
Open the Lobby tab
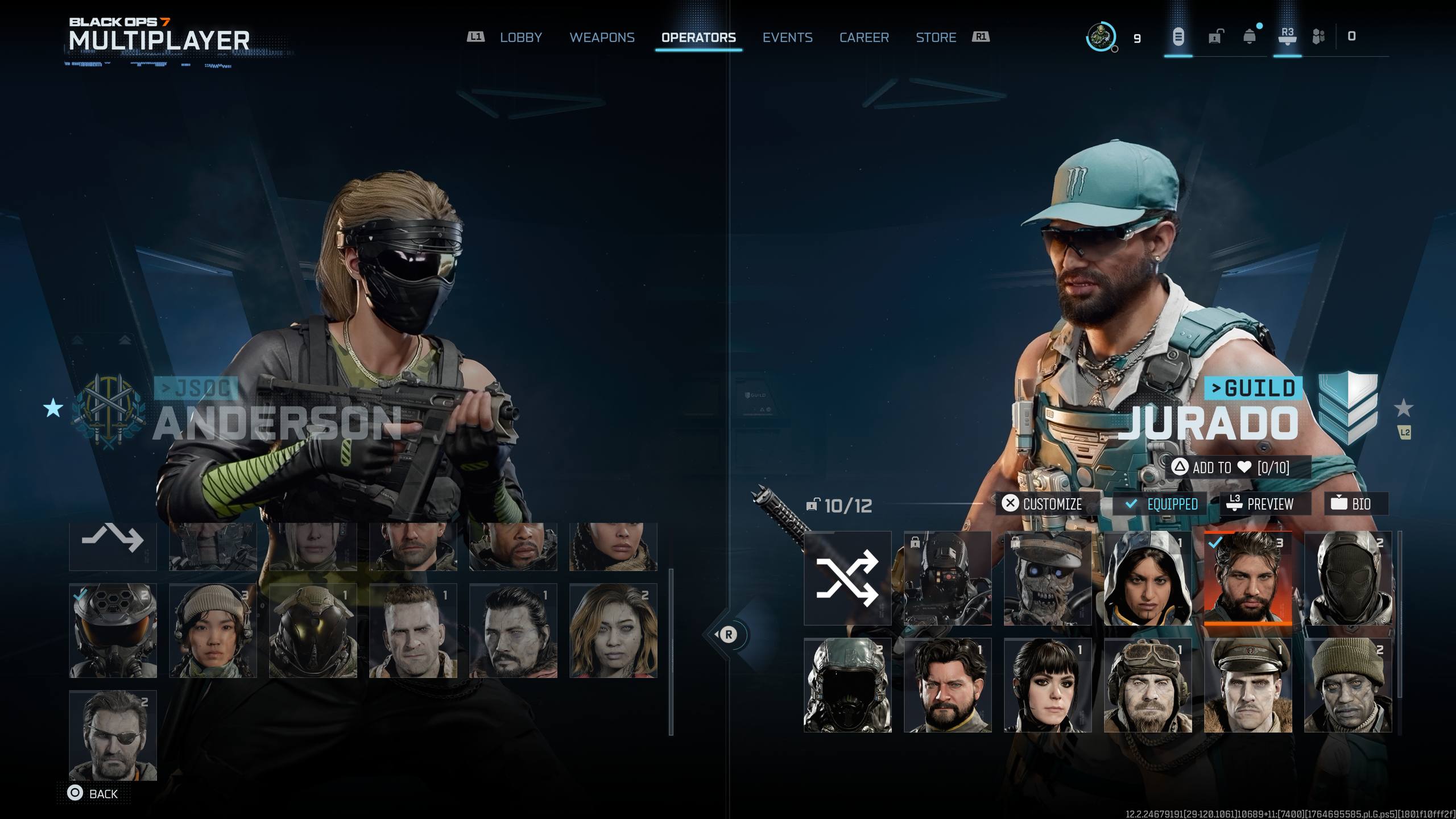click(520, 38)
